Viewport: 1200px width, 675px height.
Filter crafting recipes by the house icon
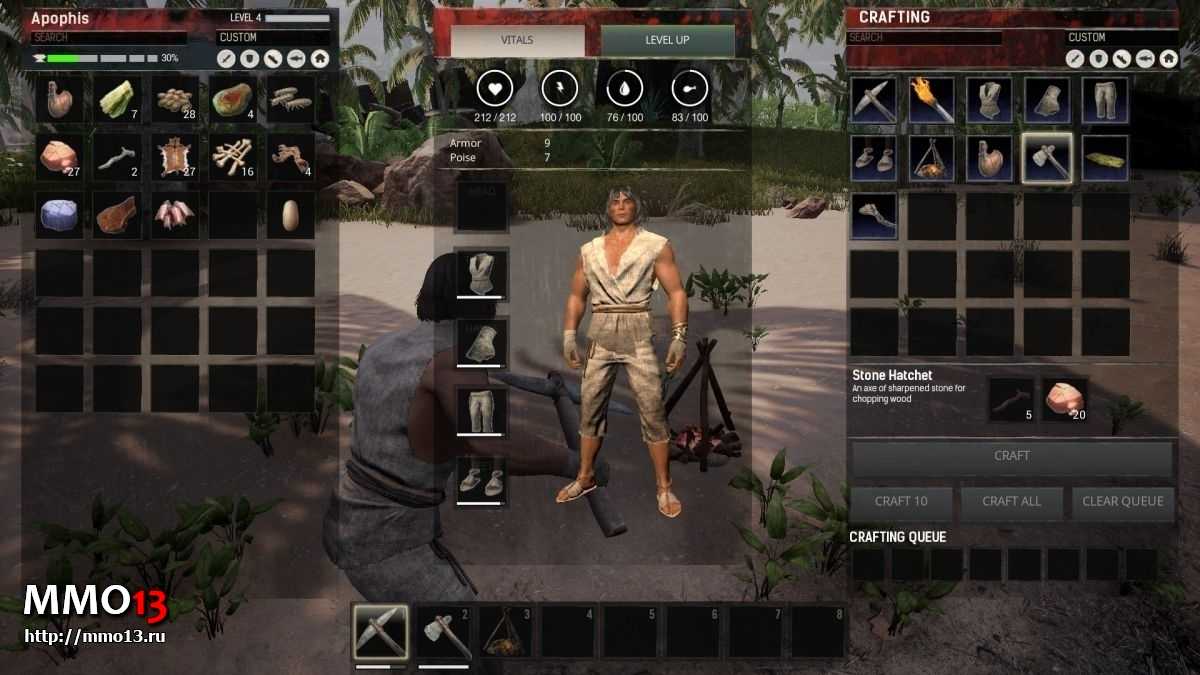point(1168,59)
